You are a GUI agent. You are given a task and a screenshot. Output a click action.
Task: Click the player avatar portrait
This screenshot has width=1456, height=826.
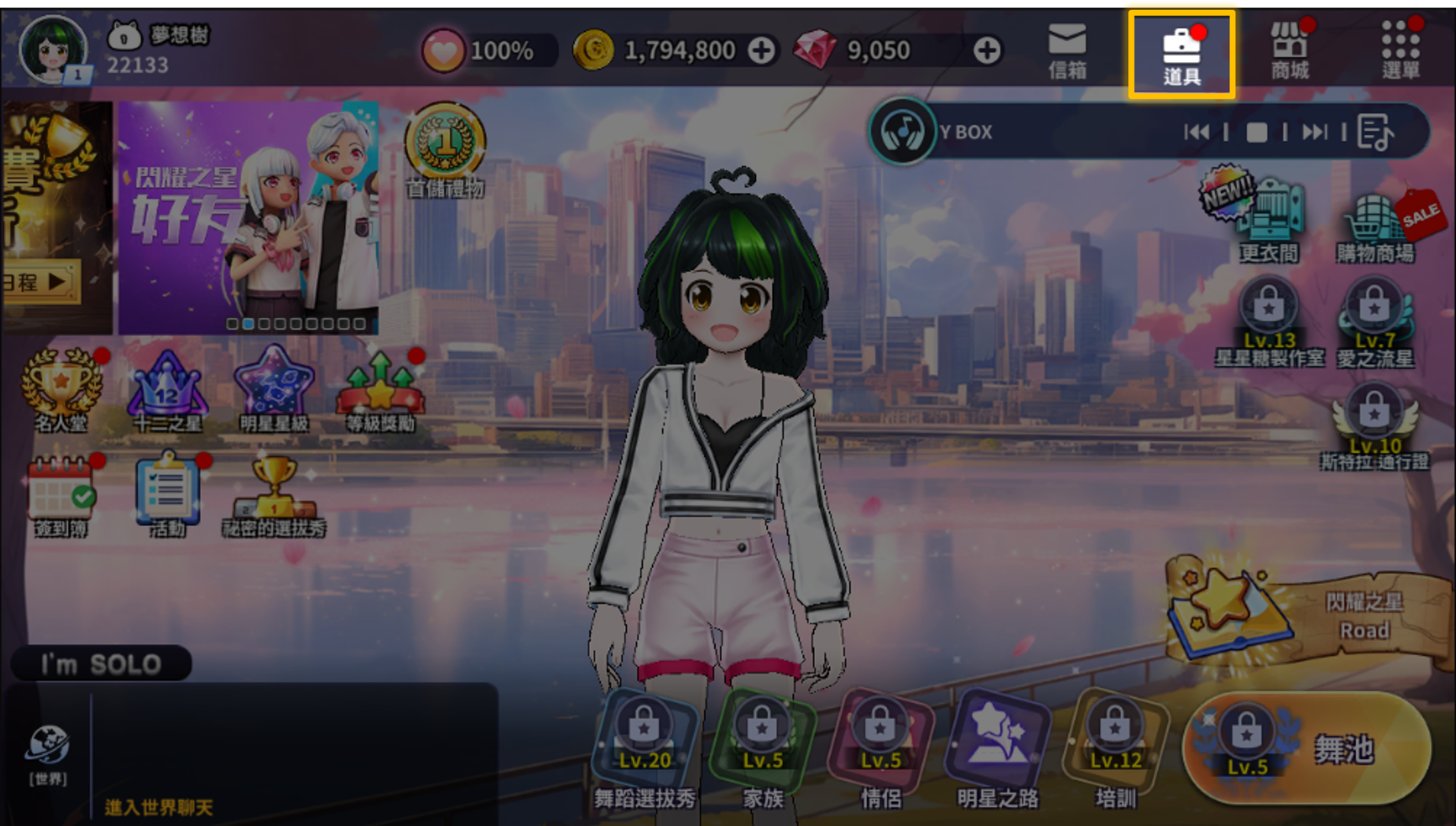pyautogui.click(x=53, y=50)
